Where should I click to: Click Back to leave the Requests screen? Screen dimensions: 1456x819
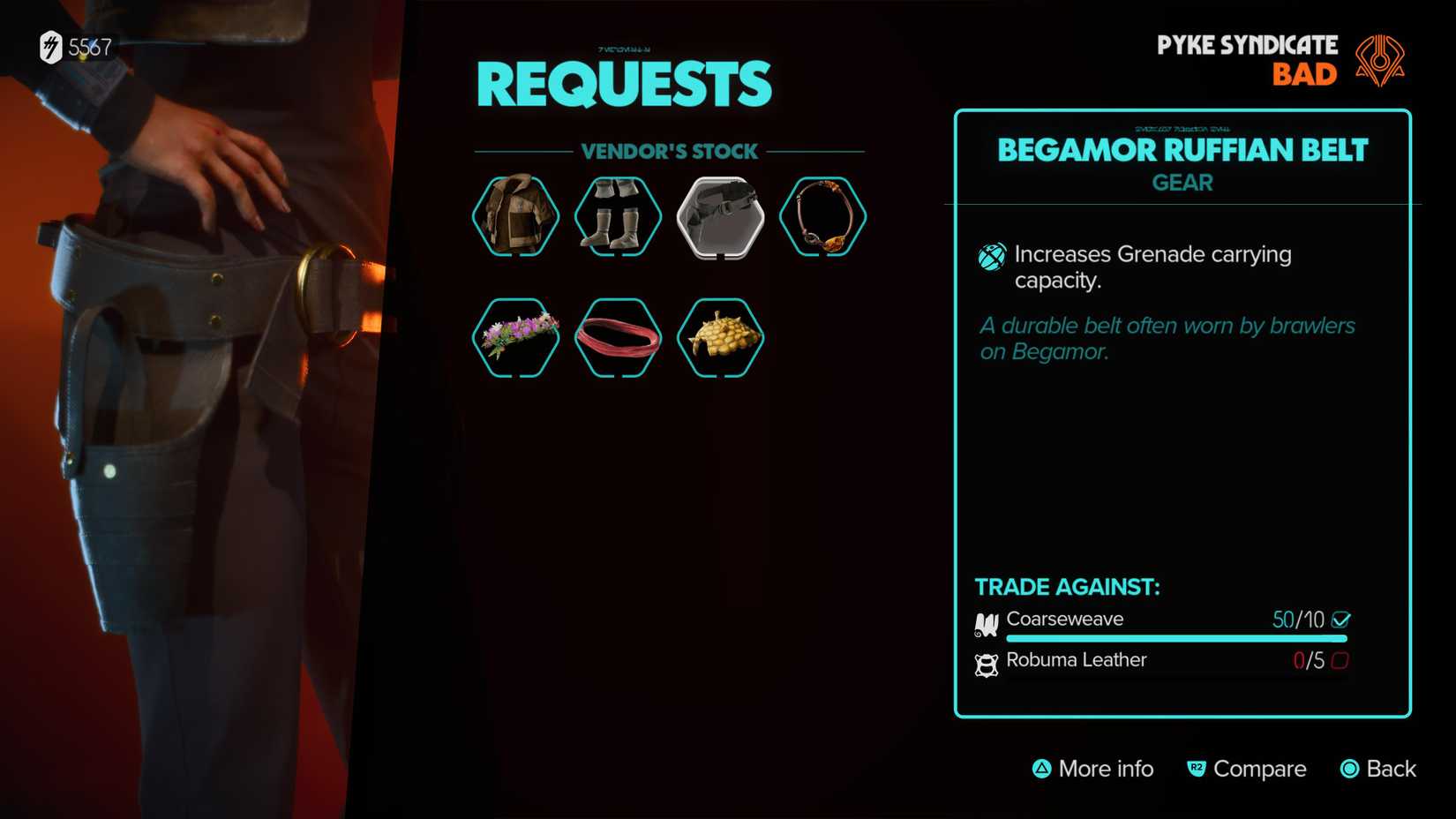pos(1377,769)
